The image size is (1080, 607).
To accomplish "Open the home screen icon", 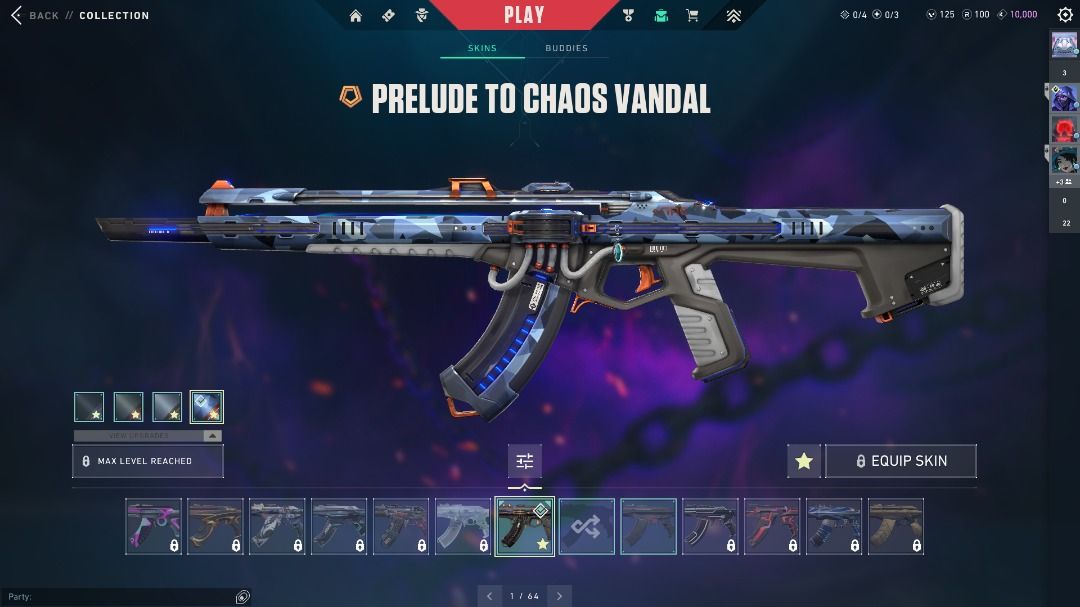I will pos(355,16).
